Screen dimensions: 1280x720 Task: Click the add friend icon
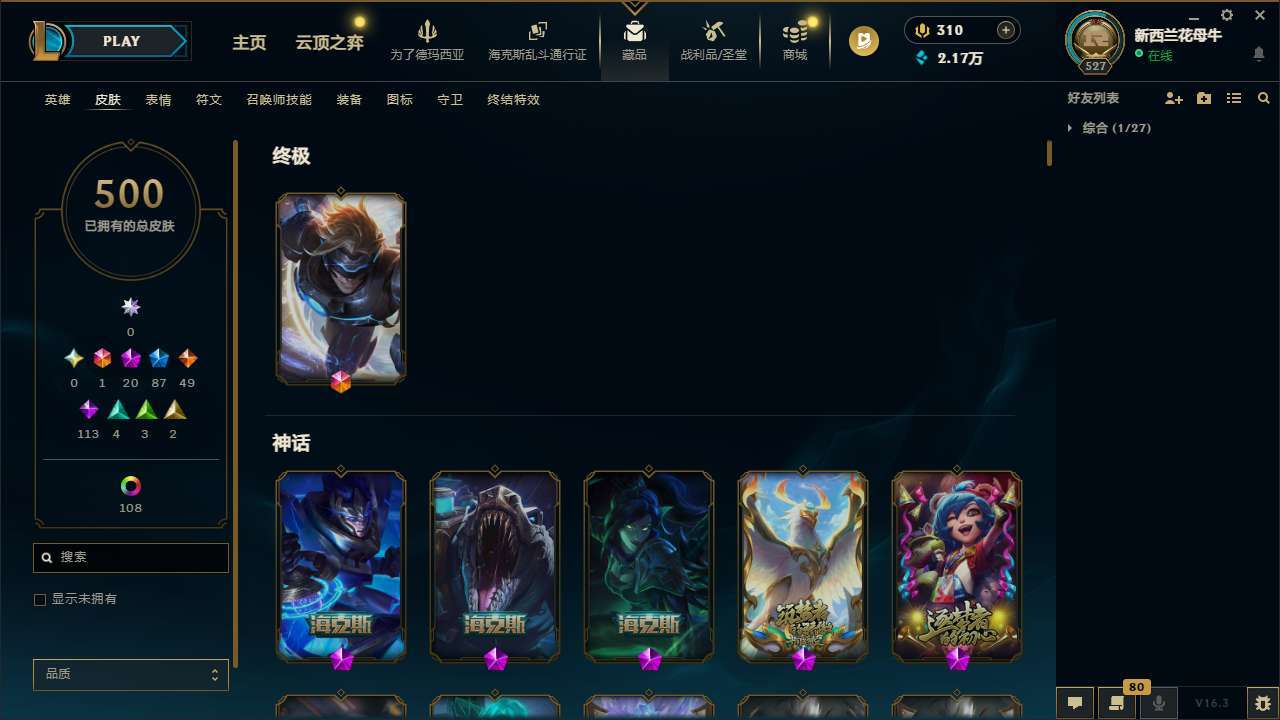1174,98
